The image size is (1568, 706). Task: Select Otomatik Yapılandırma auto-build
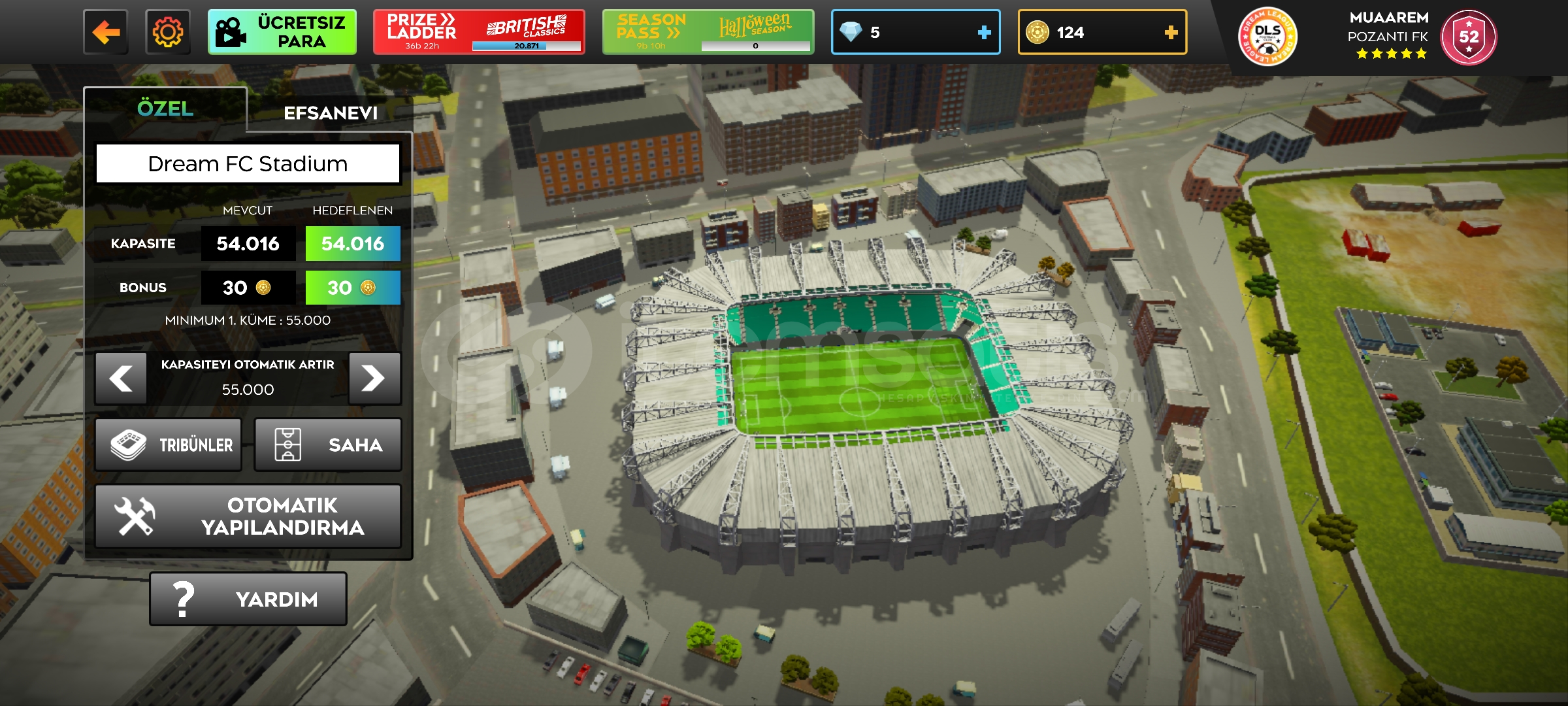pos(248,516)
